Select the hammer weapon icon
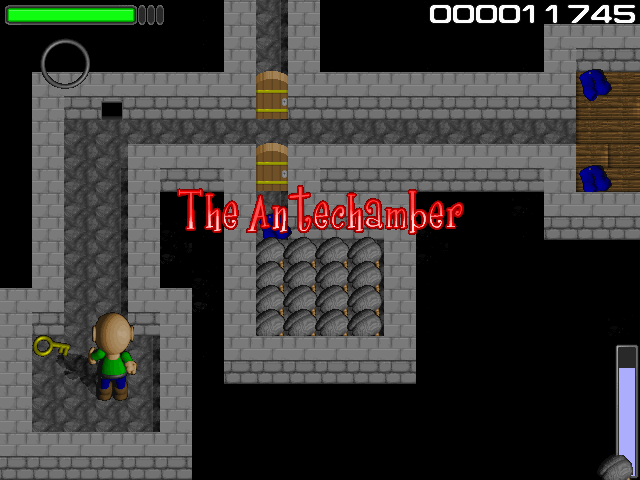This screenshot has width=640, height=480. point(616,467)
